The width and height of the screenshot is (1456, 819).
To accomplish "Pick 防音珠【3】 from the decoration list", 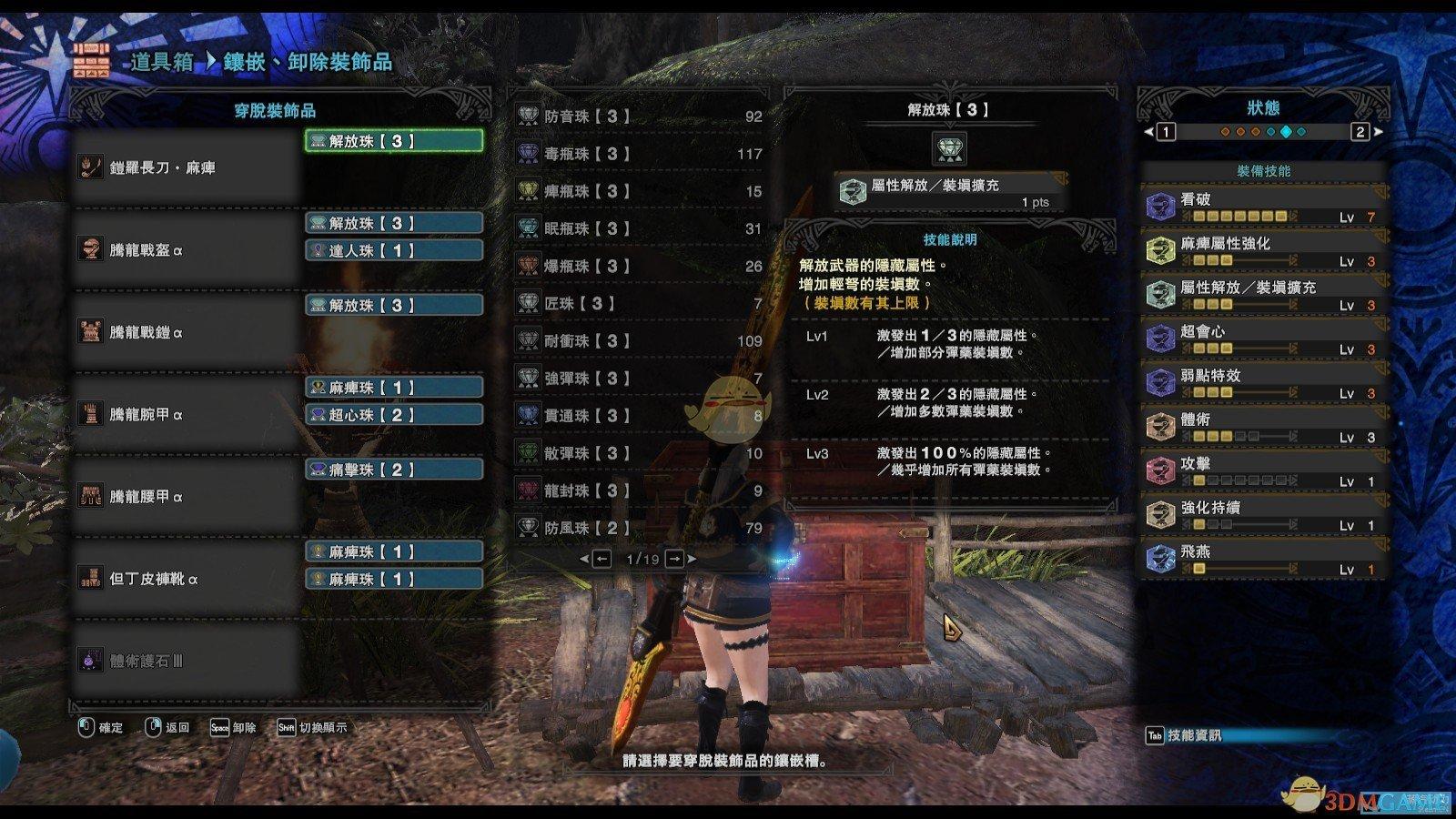I will (x=639, y=116).
